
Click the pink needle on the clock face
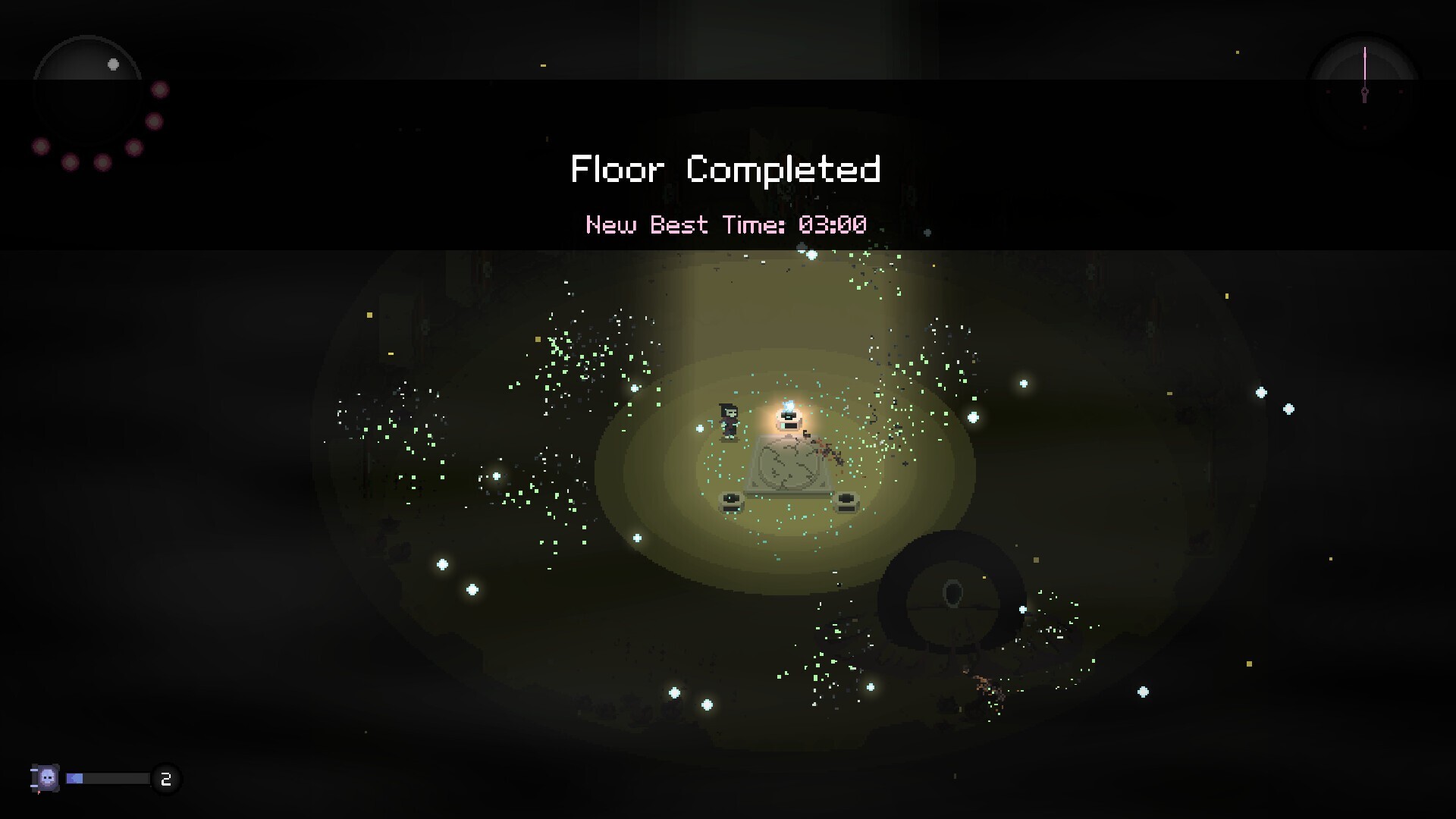1364,64
